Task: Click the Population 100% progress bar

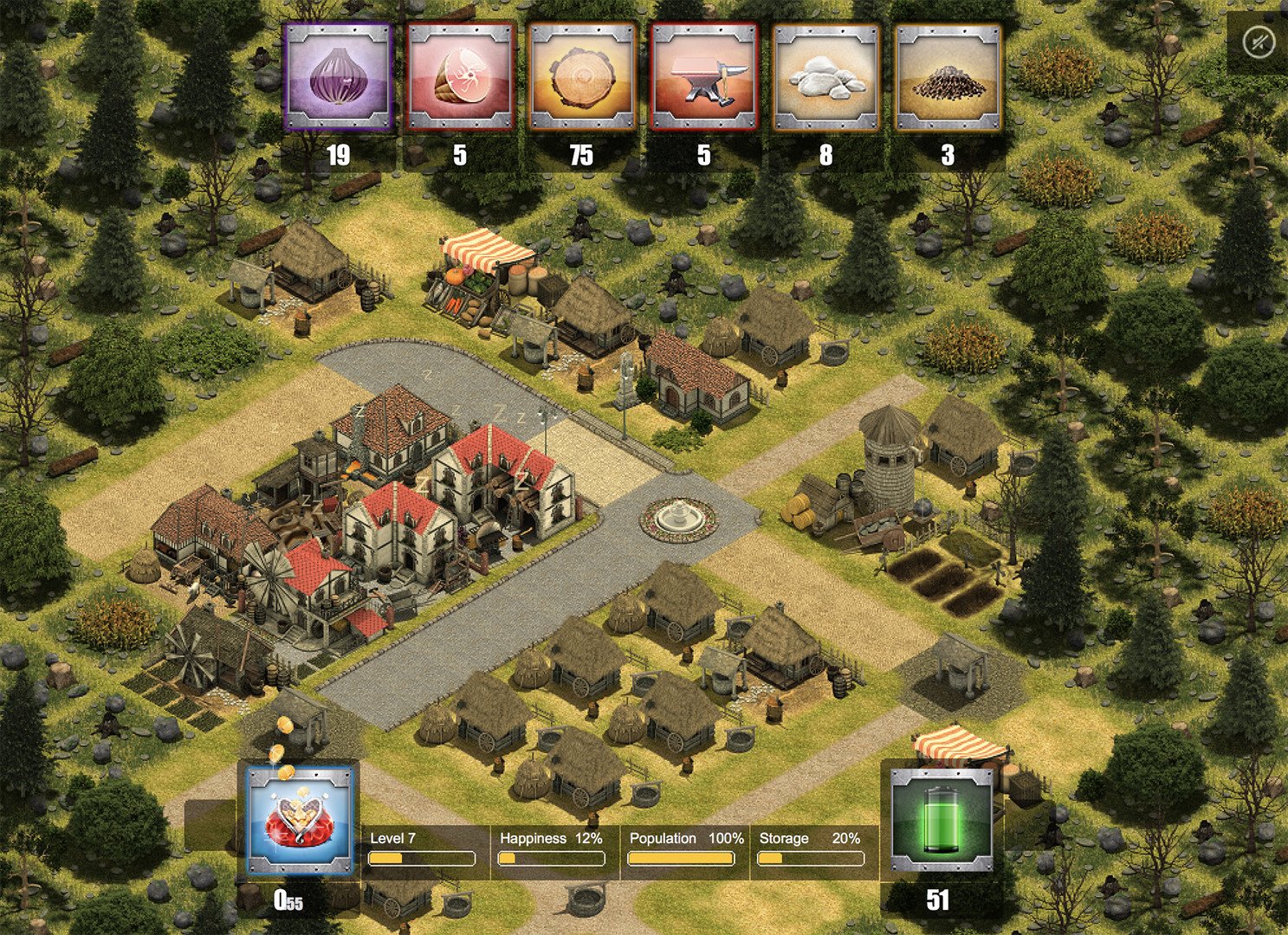Action: tap(681, 858)
